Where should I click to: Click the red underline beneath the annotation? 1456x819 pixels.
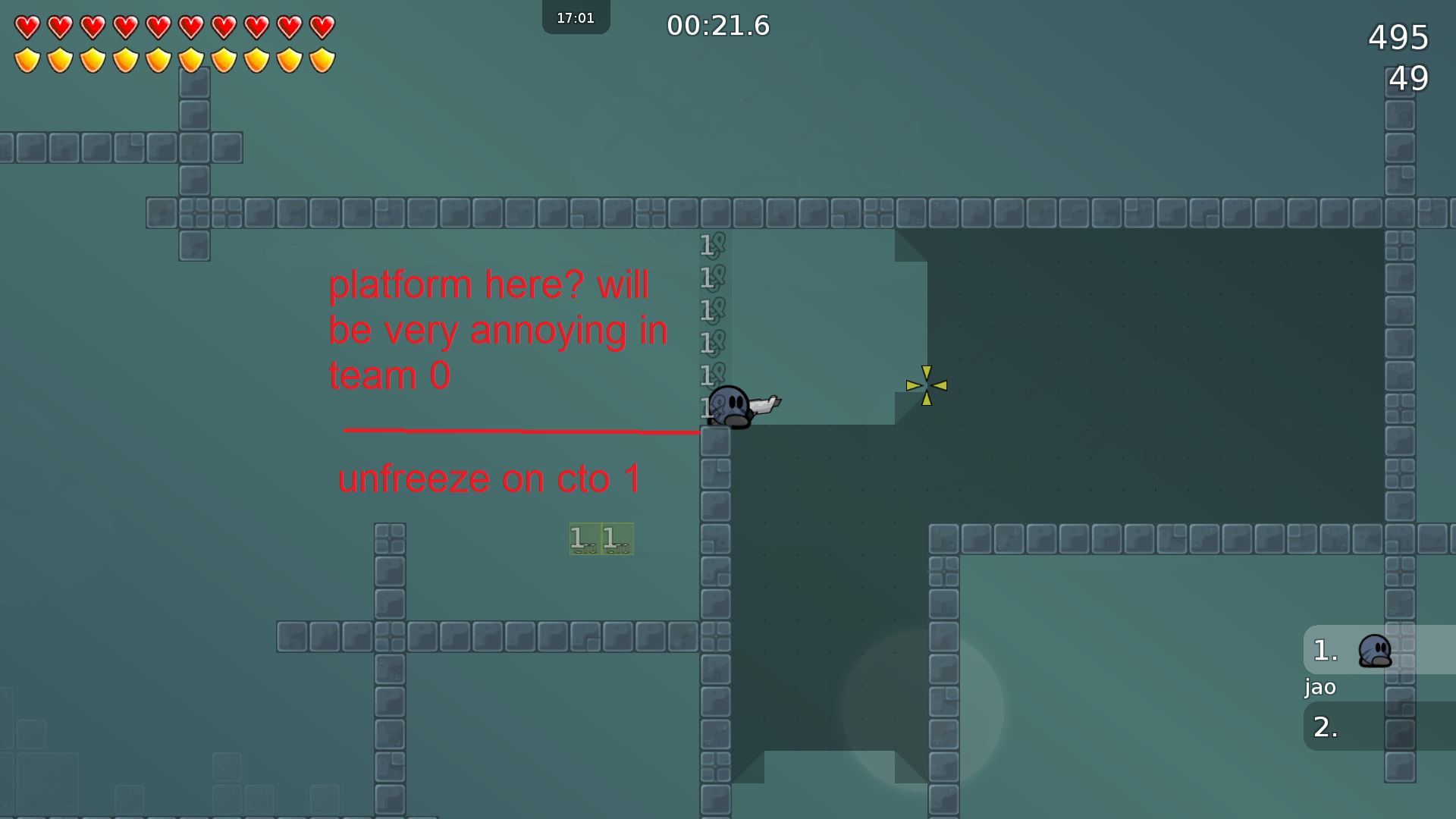click(x=522, y=431)
